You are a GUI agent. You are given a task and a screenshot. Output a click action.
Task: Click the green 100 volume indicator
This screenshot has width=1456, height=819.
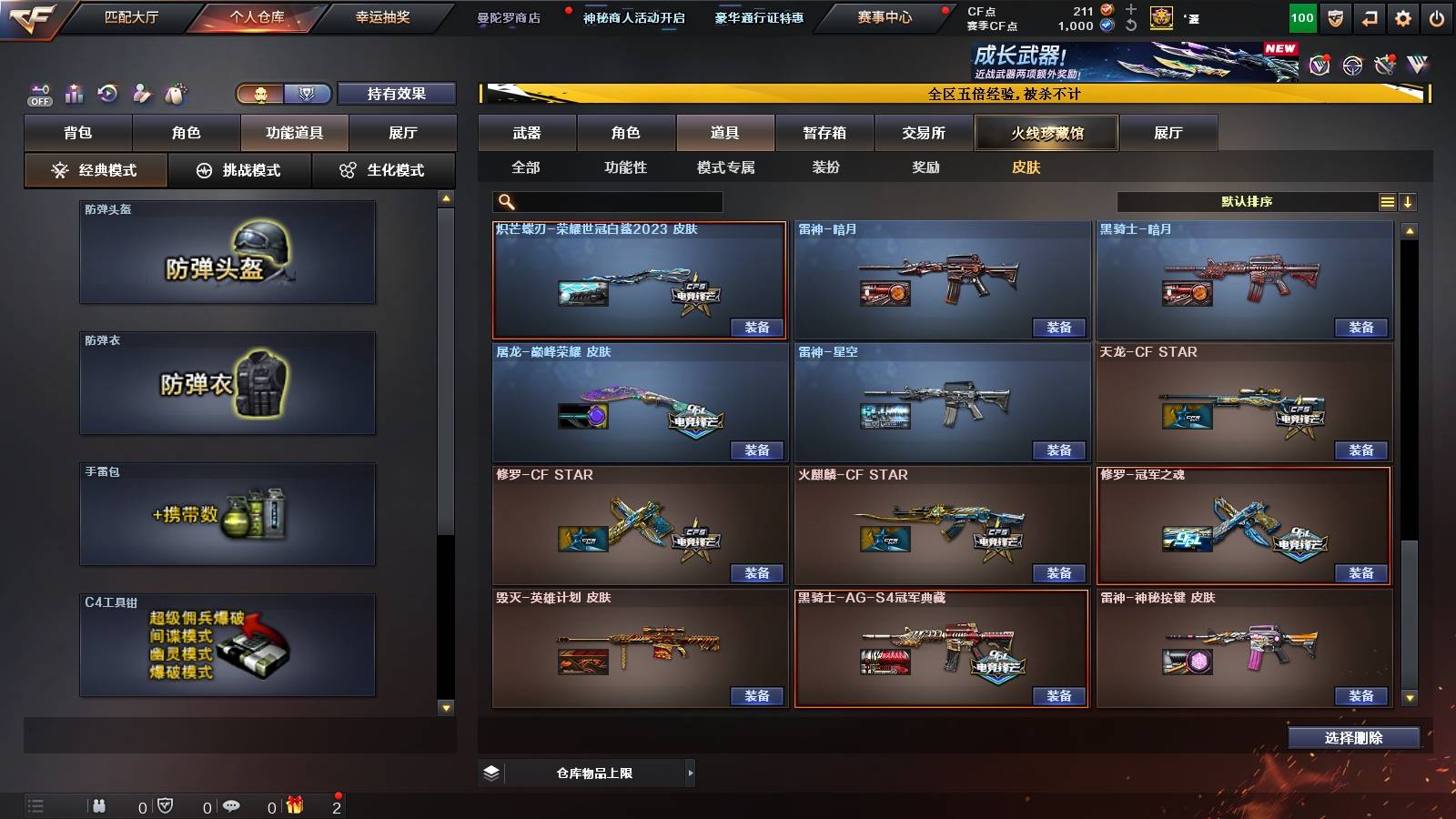pyautogui.click(x=1300, y=18)
